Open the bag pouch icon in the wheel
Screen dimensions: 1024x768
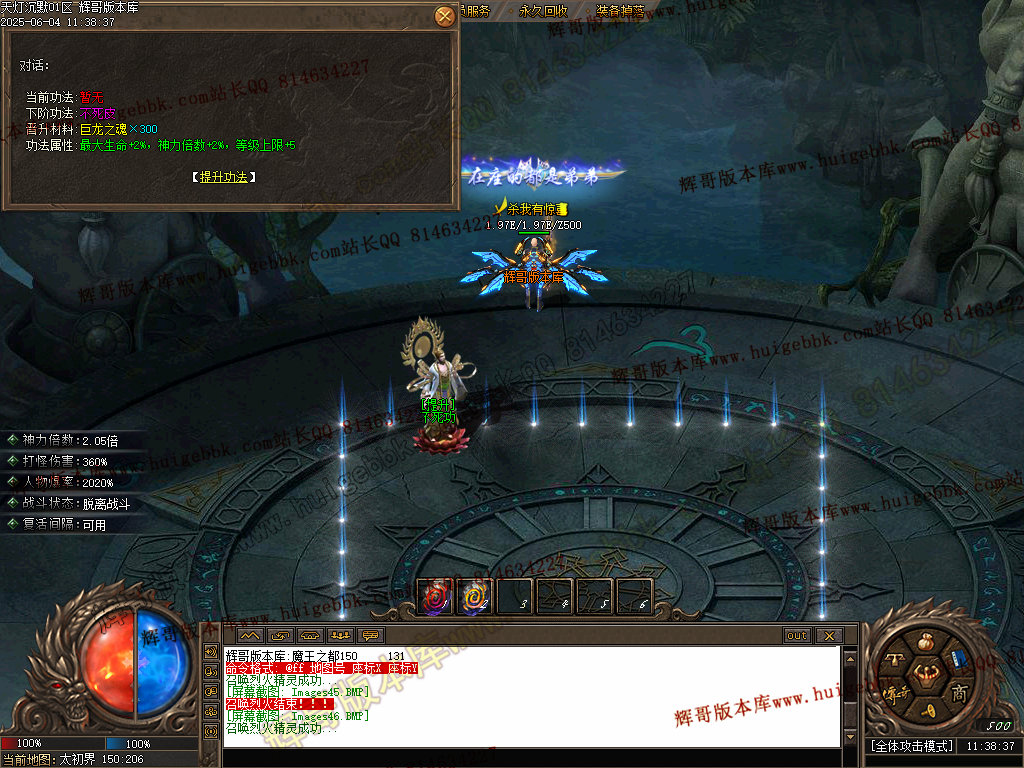(928, 640)
